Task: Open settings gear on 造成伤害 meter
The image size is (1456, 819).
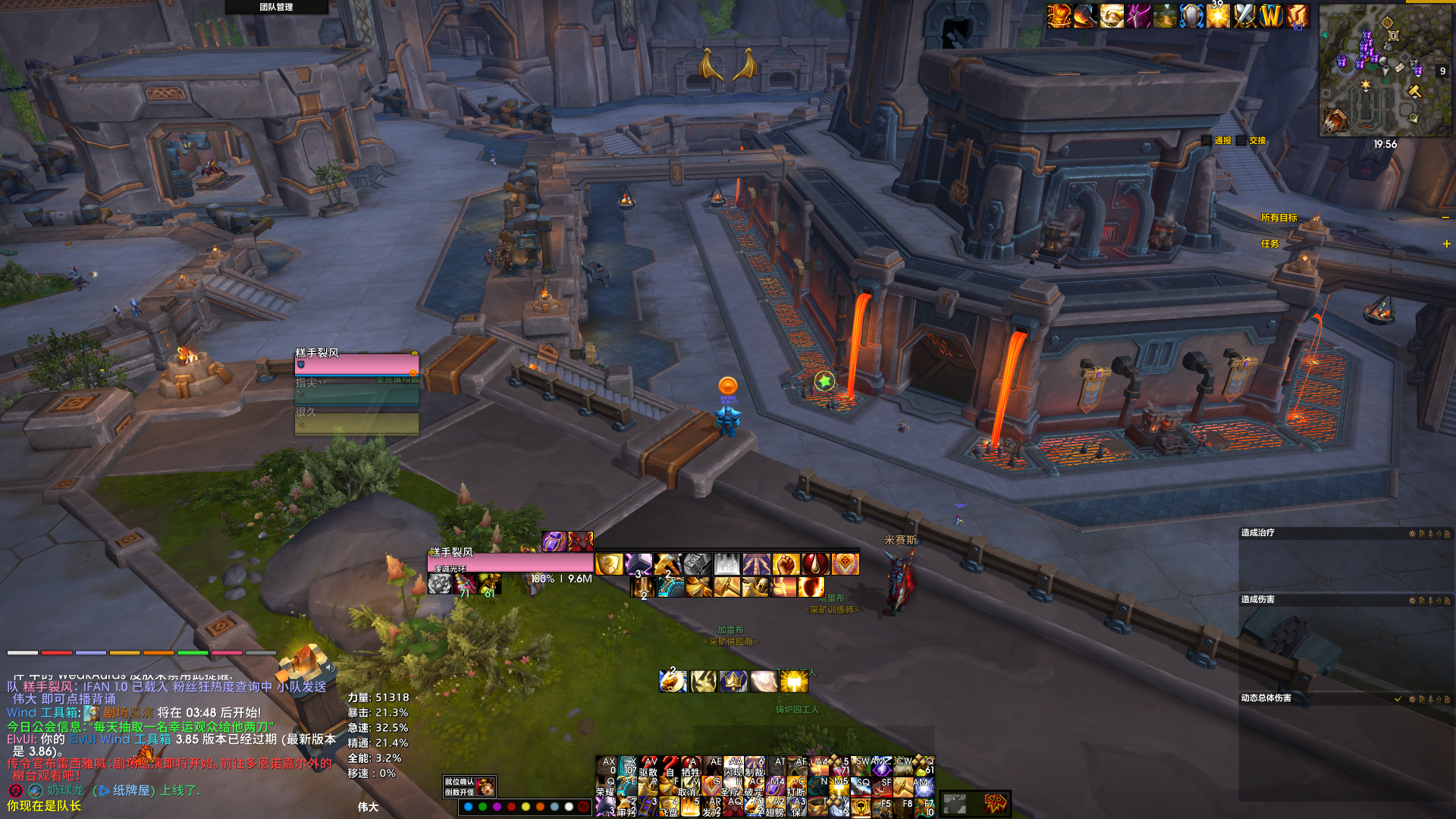Action: (1412, 601)
